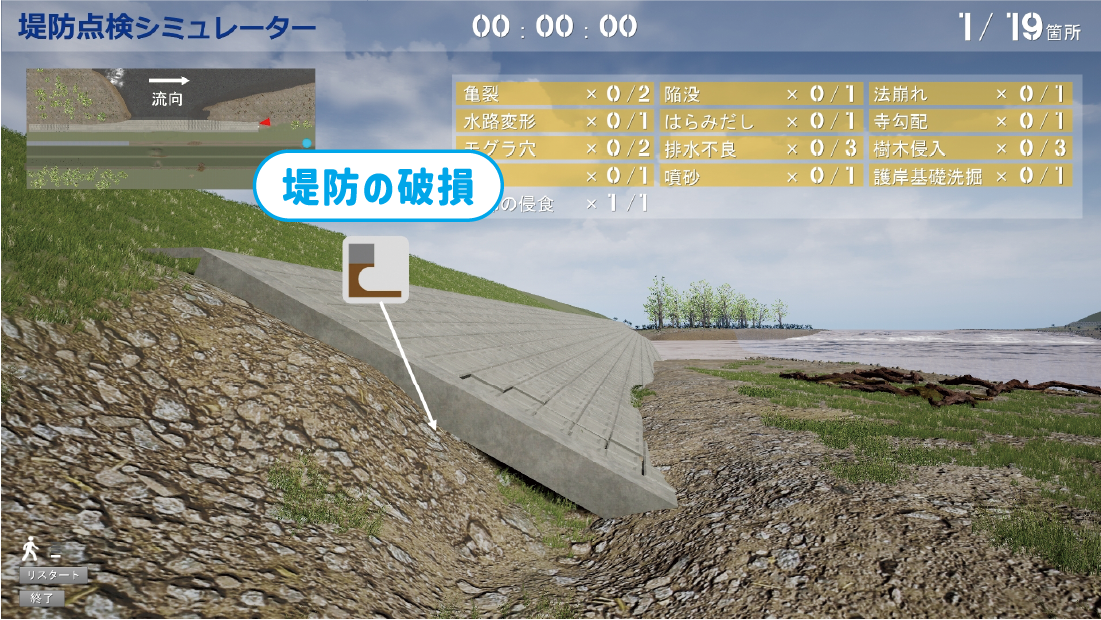The image size is (1101, 620).
Task: Choose the 樹木侵入 checklist entry
Action: coord(969,149)
